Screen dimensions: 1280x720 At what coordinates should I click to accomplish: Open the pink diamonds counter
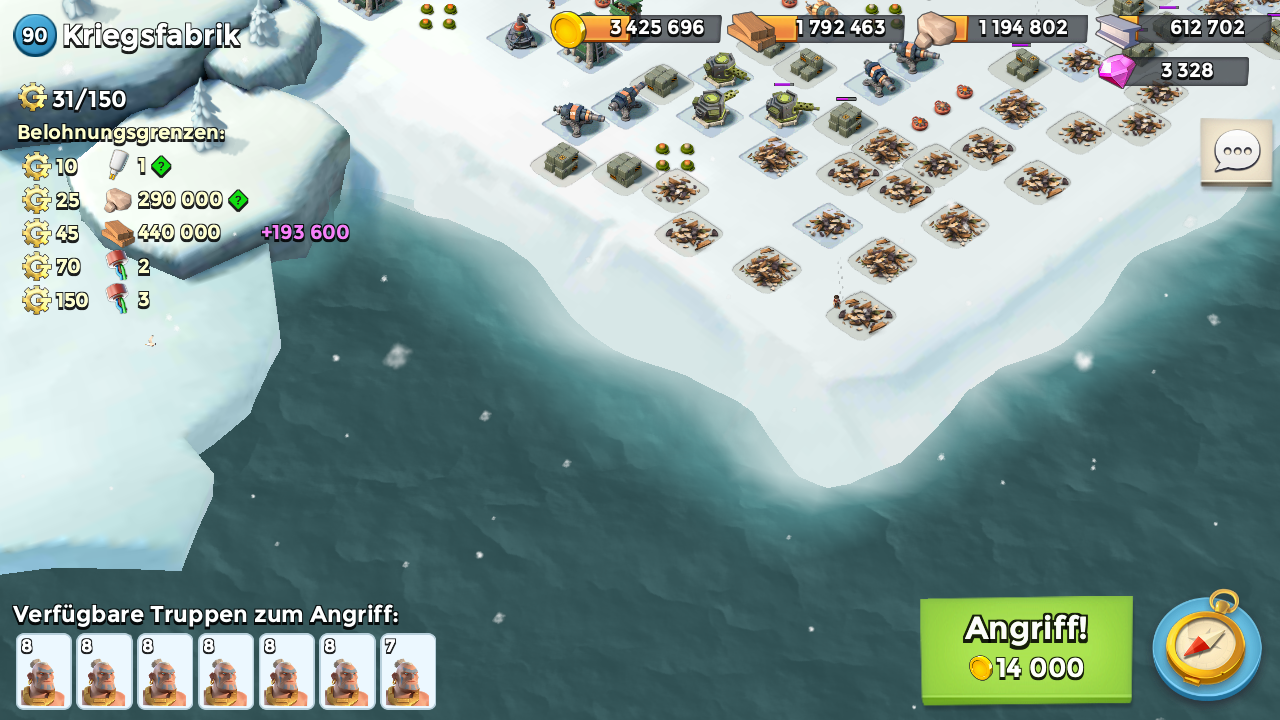pyautogui.click(x=1176, y=71)
